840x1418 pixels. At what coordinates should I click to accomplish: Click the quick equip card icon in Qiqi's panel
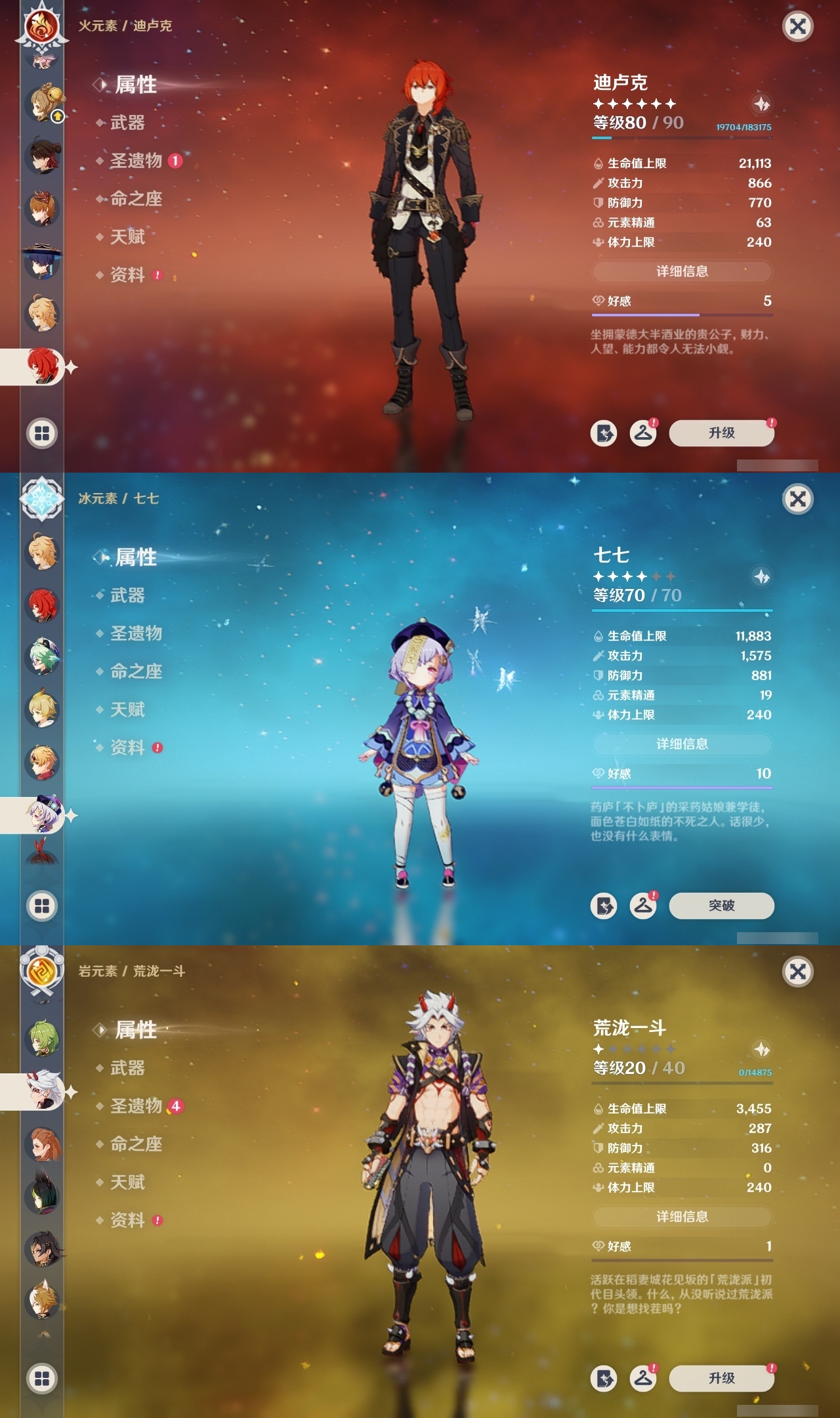(604, 904)
